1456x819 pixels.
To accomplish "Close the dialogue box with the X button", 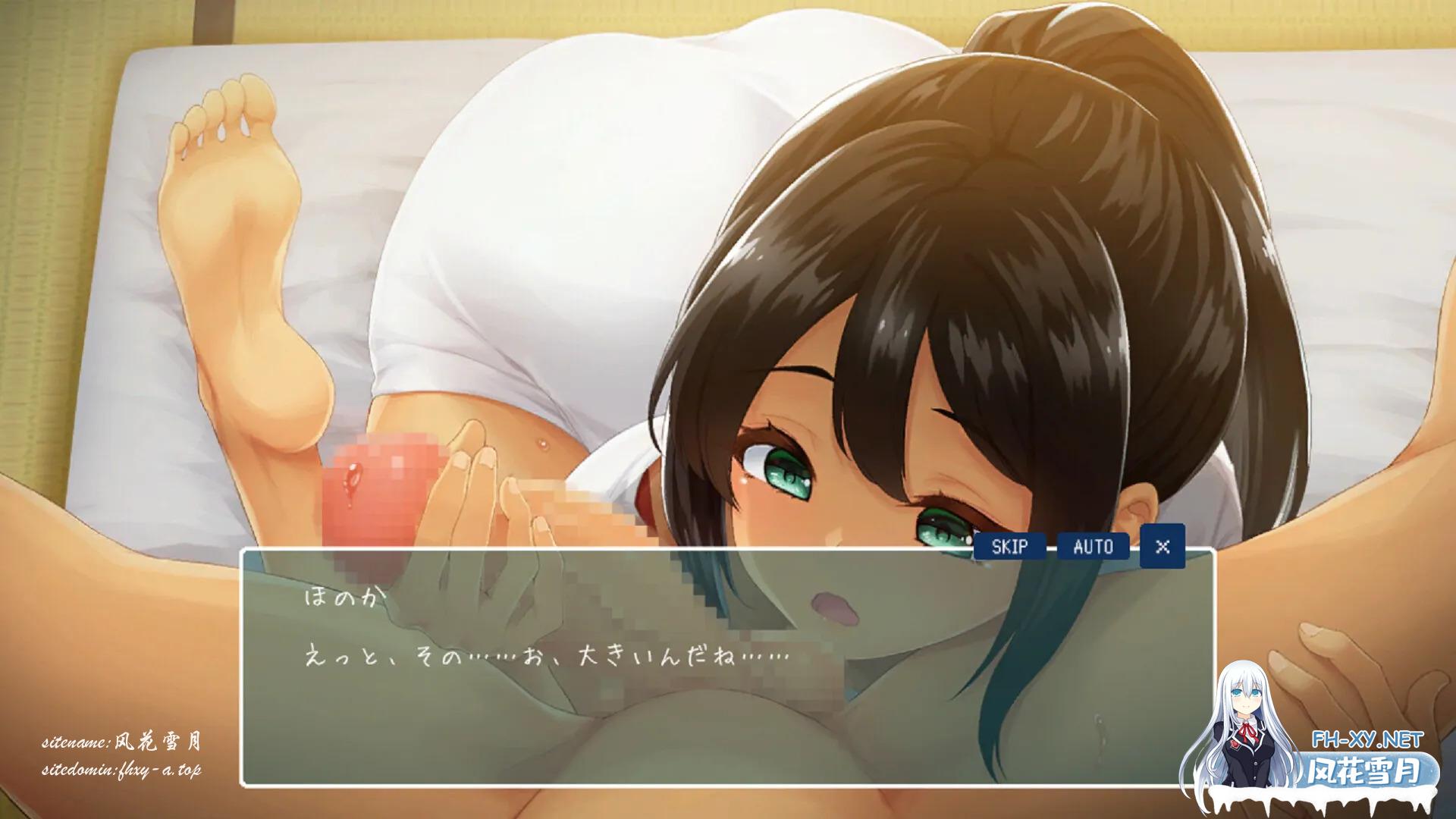I will click(x=1162, y=546).
